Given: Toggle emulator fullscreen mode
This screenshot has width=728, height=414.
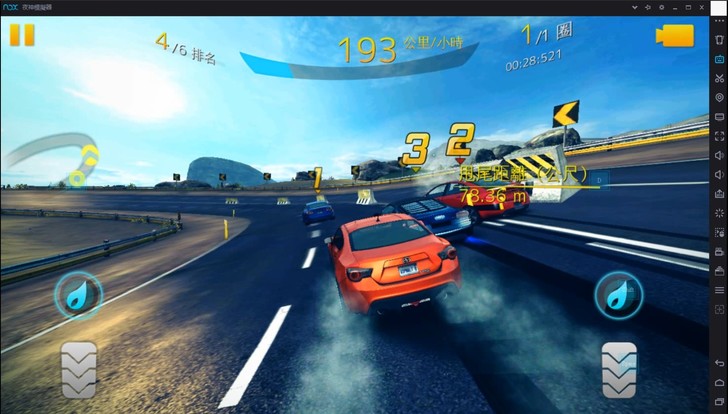Looking at the screenshot, I should [x=719, y=136].
